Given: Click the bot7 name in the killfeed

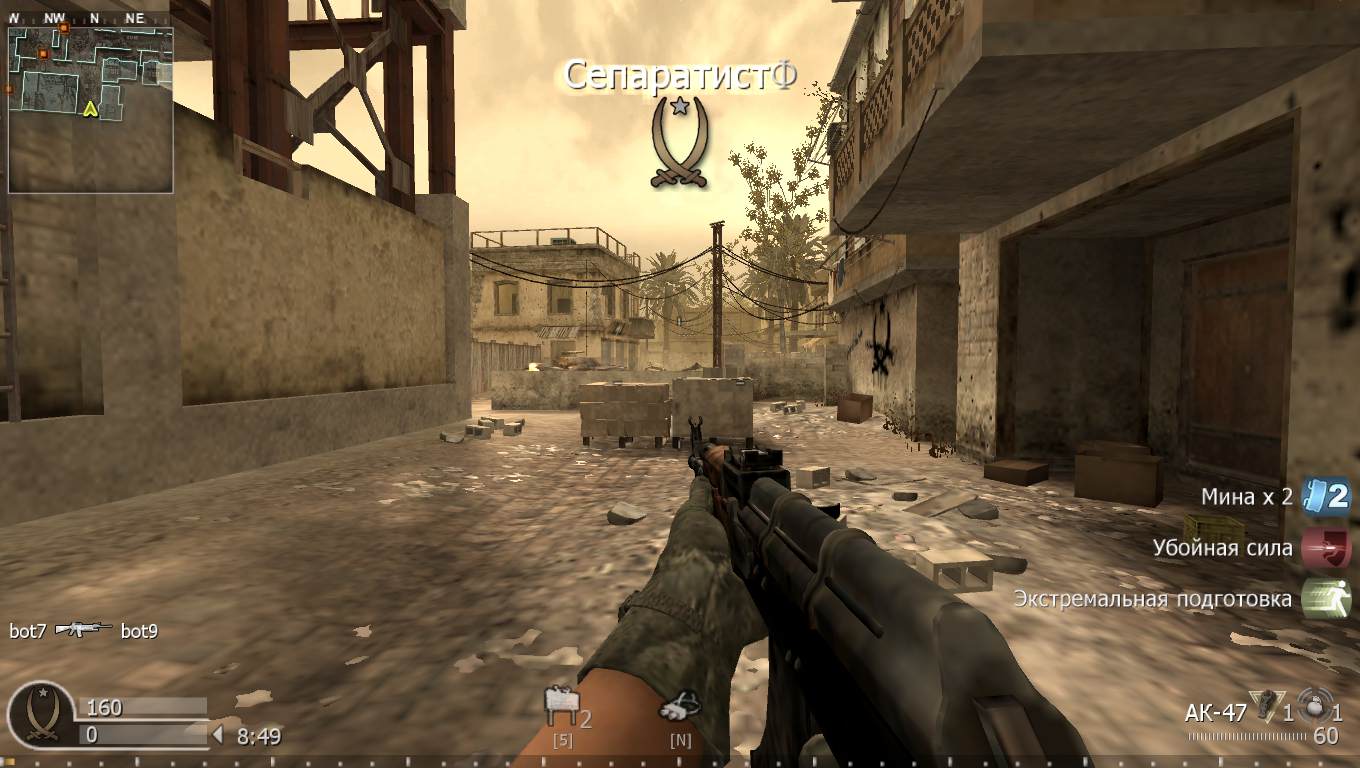Looking at the screenshot, I should (x=26, y=631).
